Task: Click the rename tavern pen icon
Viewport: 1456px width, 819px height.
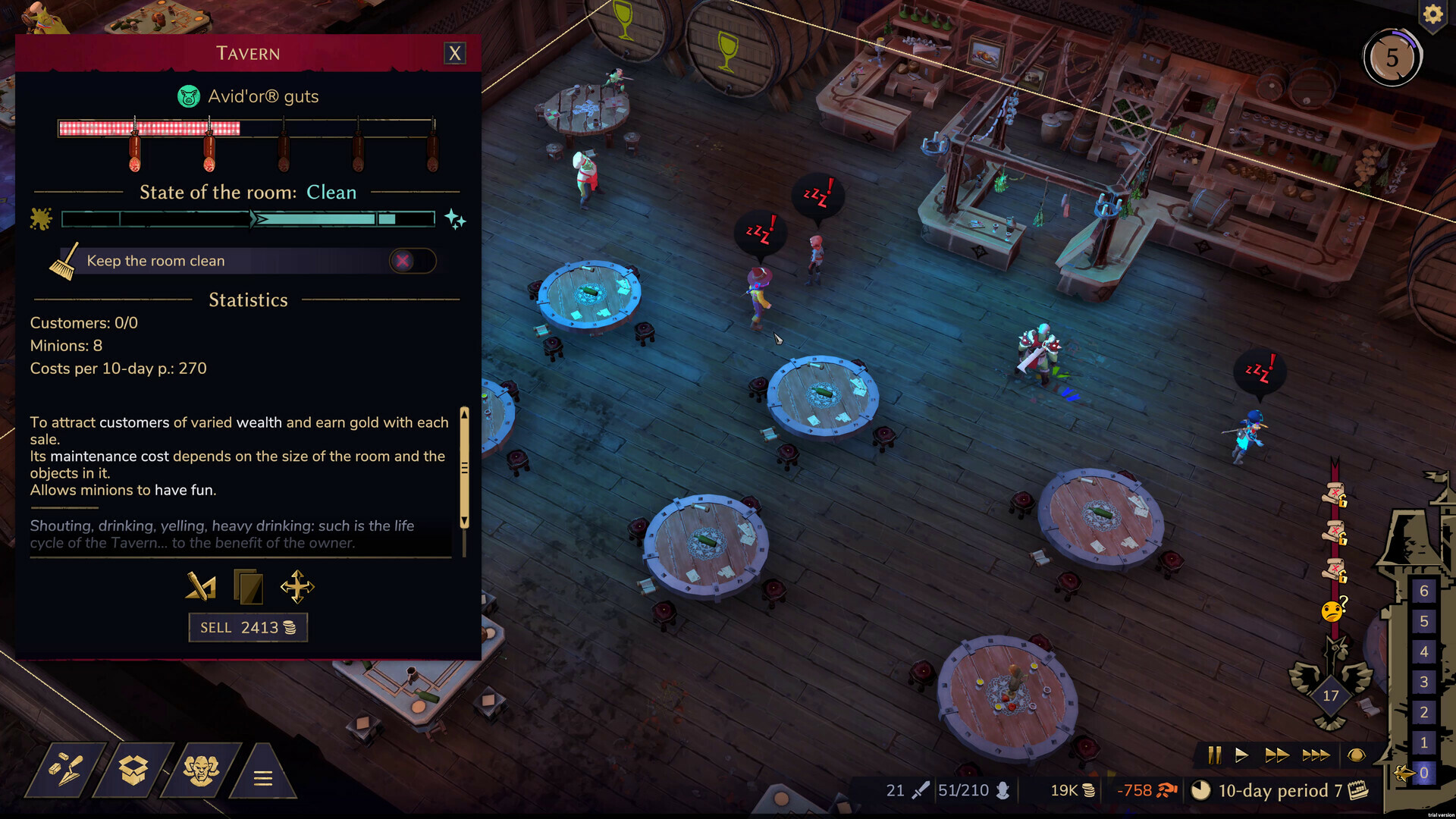Action: pos(199,586)
